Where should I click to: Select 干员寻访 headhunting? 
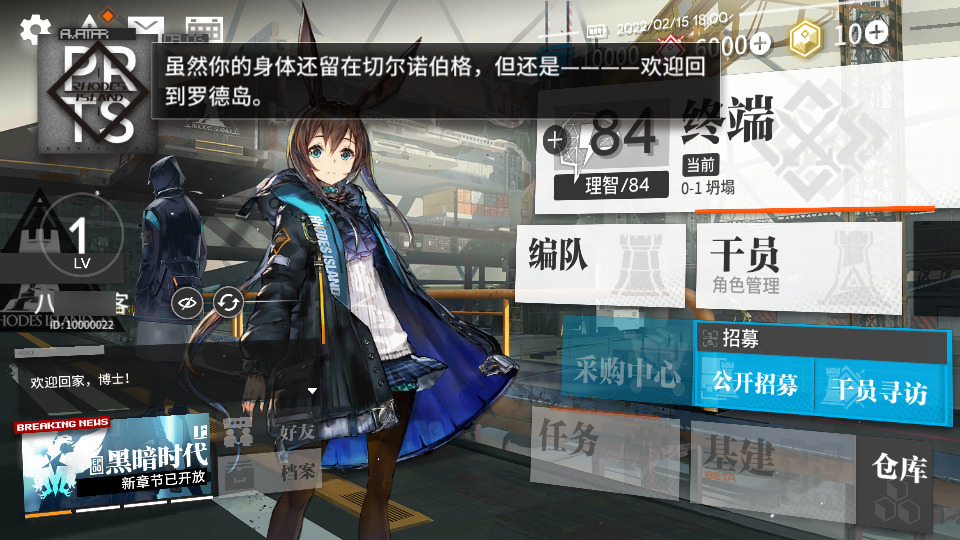click(881, 388)
